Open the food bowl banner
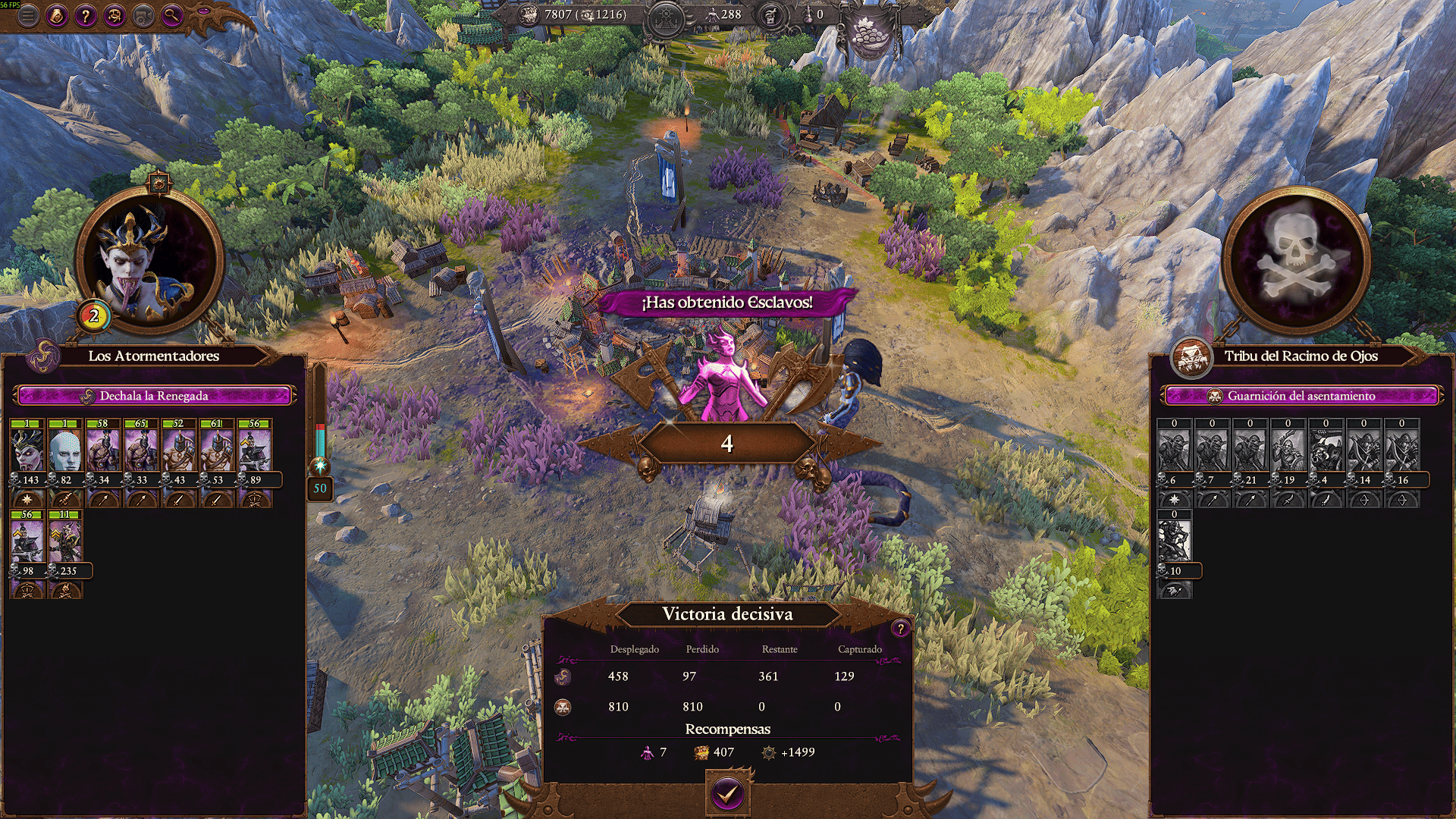Viewport: 1456px width, 819px height. coord(870,34)
